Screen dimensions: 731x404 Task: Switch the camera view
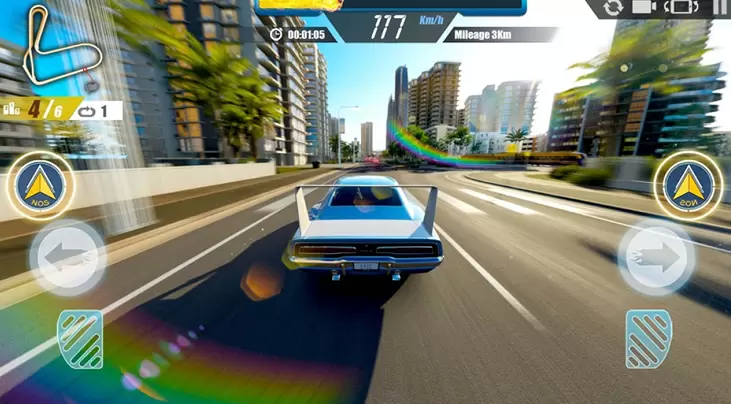645,8
